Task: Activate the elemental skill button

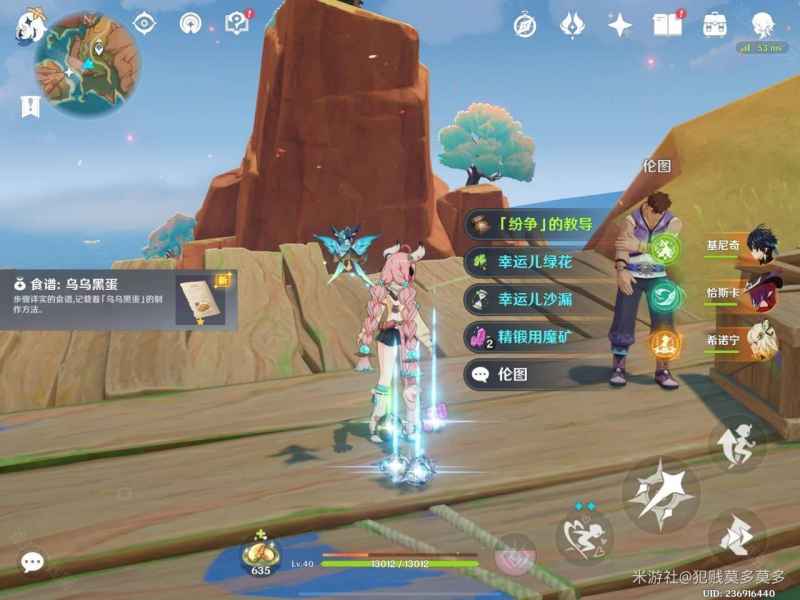Action: click(584, 535)
